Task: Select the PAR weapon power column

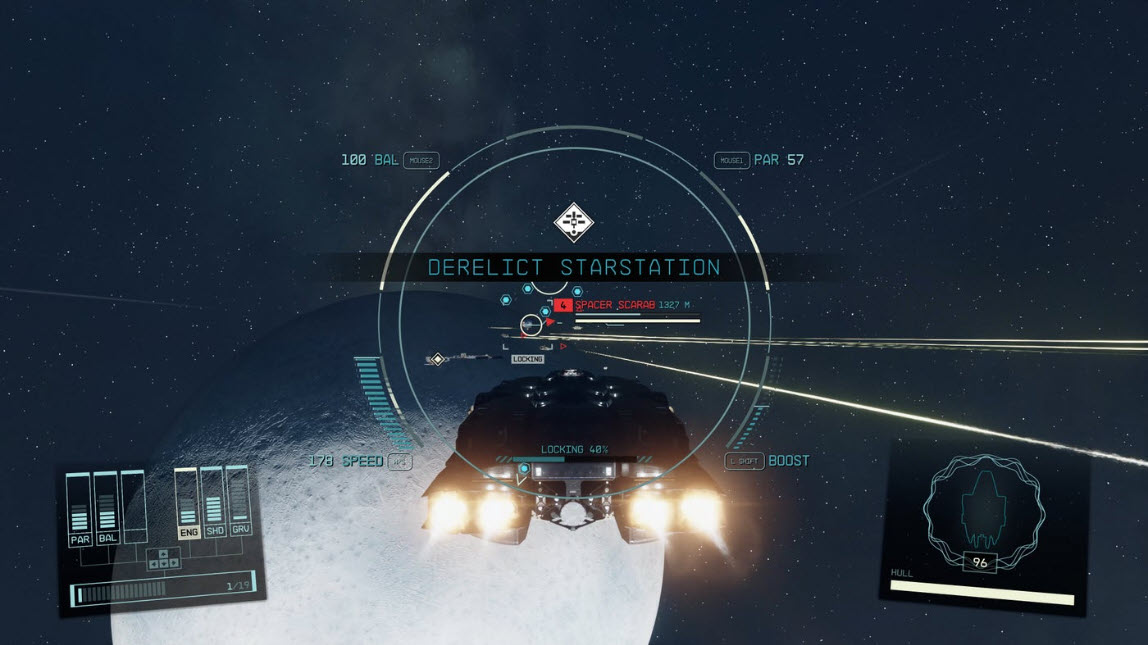Action: pos(80,510)
